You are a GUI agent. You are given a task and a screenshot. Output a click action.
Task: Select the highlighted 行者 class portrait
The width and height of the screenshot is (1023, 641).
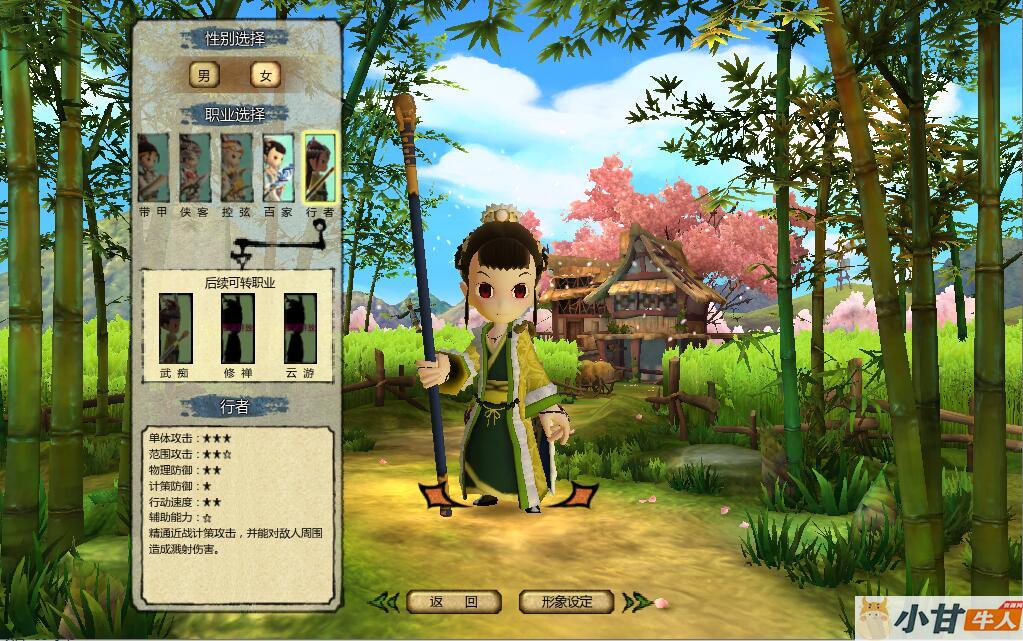[x=320, y=168]
